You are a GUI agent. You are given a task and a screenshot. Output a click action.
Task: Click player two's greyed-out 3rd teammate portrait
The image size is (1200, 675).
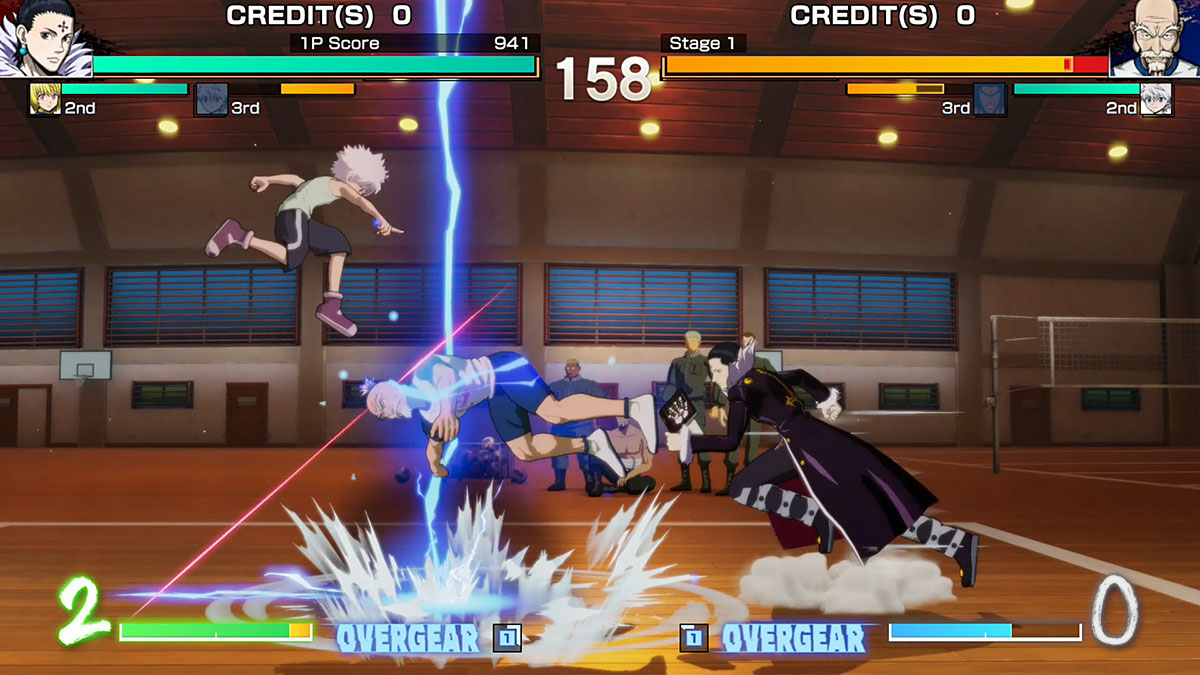(989, 100)
